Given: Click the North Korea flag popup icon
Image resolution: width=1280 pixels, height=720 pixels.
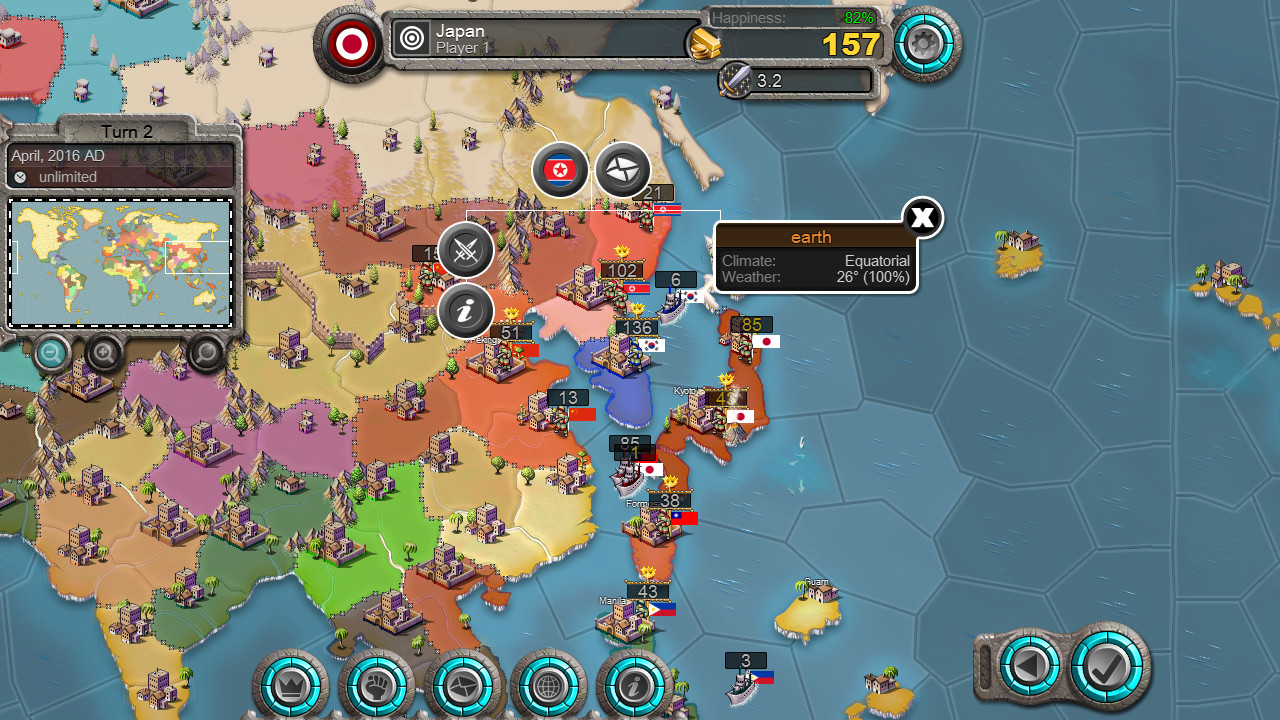Looking at the screenshot, I should coord(560,170).
